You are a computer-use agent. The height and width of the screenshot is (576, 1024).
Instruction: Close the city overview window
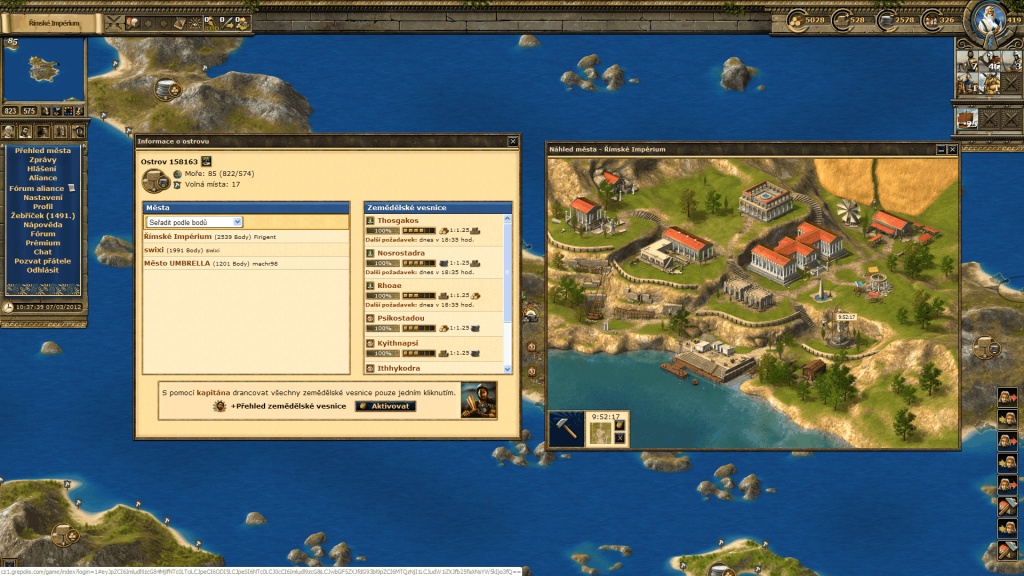point(952,149)
